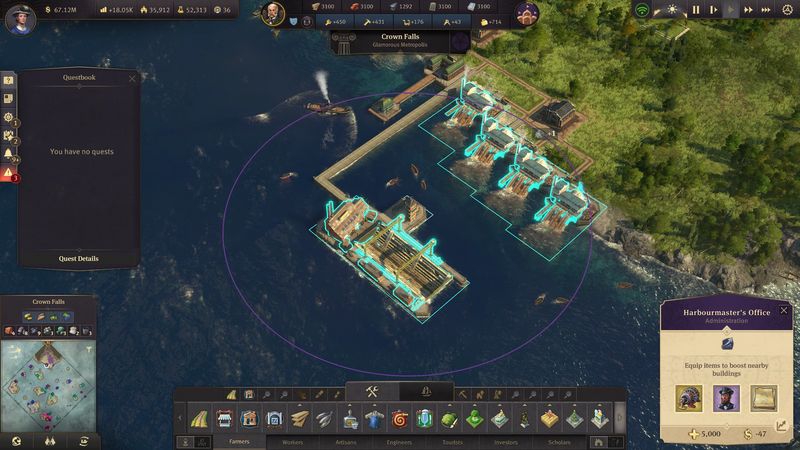Switch to the Investors building tab
This screenshot has width=800, height=450.
click(506, 441)
